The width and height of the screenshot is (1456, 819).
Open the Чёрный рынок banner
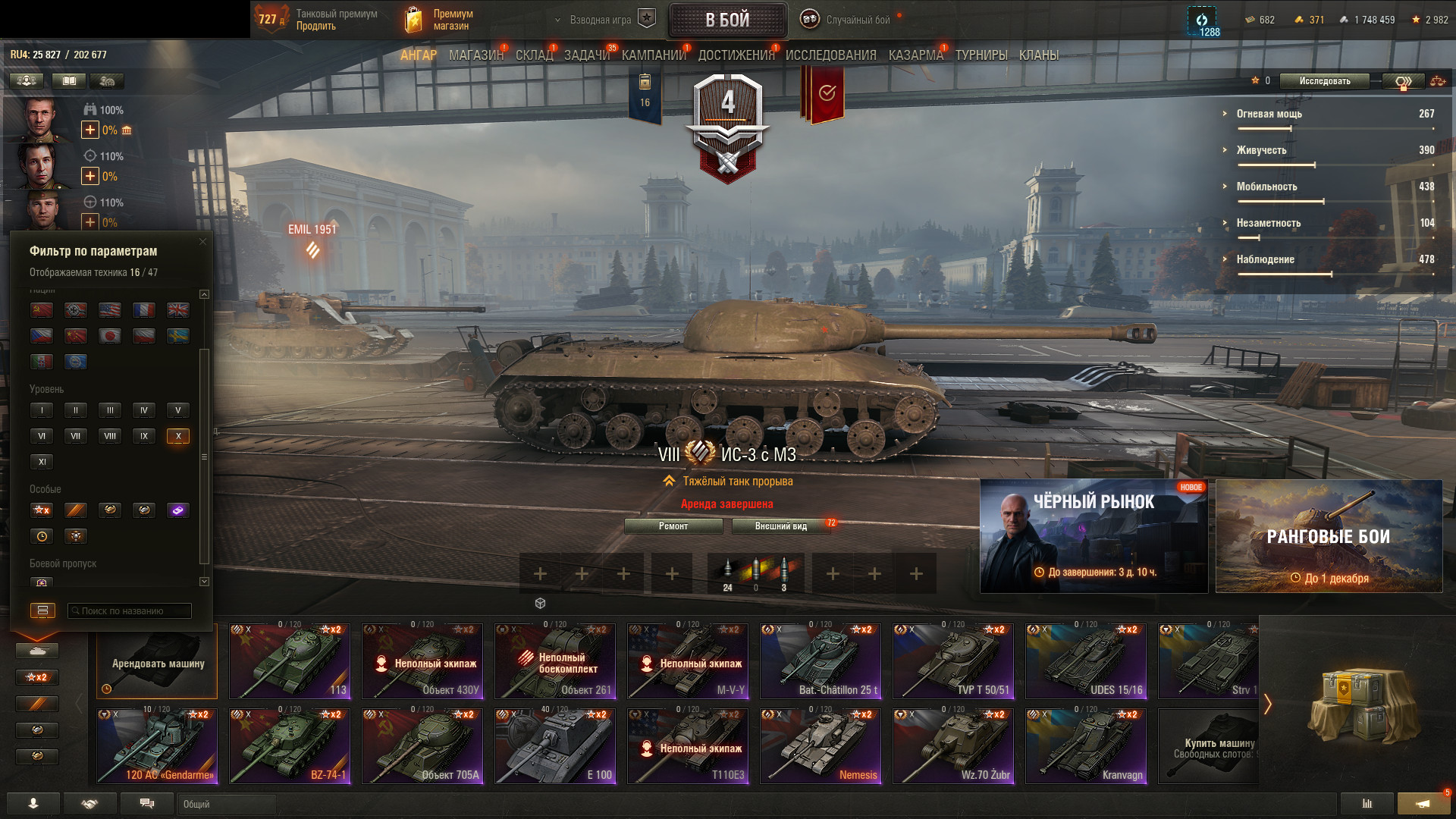(1094, 536)
